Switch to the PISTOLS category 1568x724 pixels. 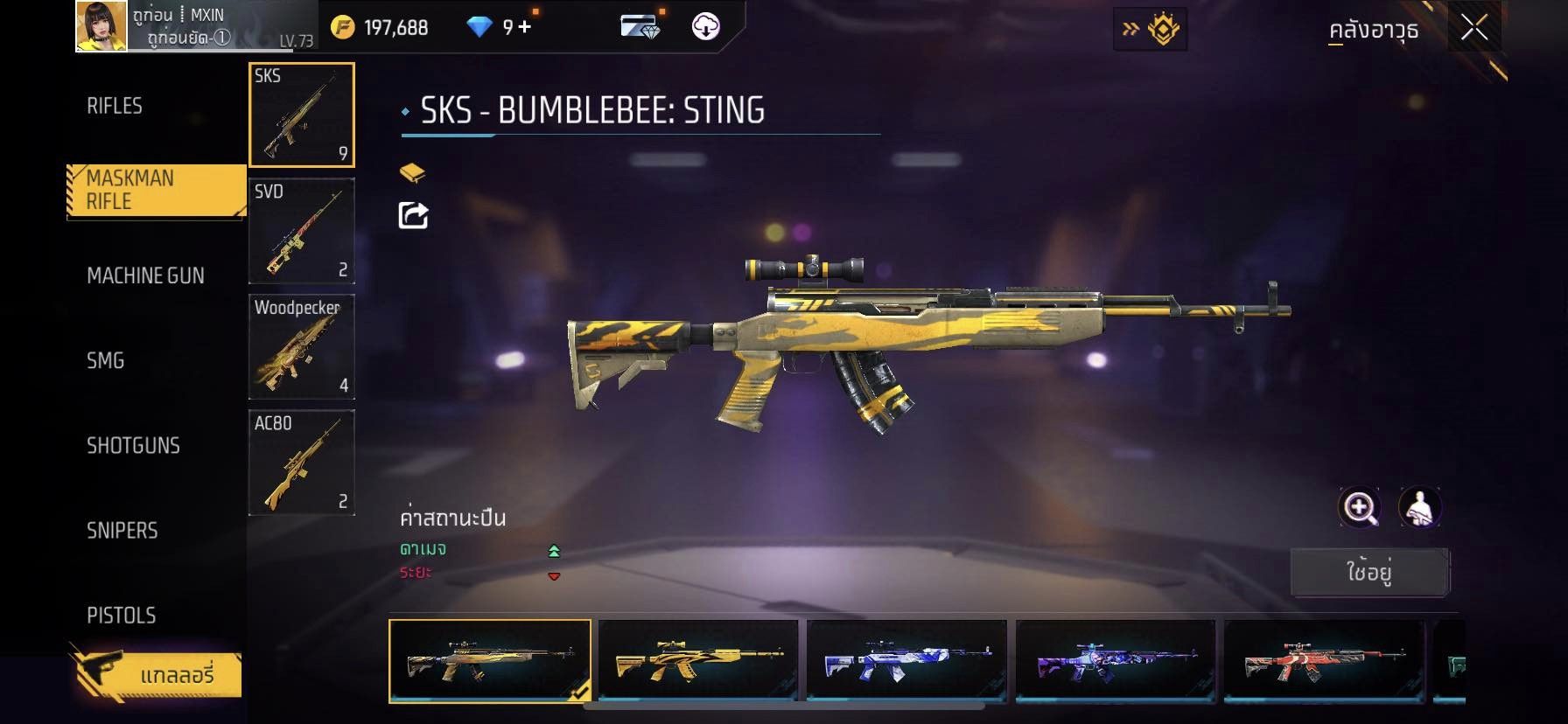pos(122,615)
